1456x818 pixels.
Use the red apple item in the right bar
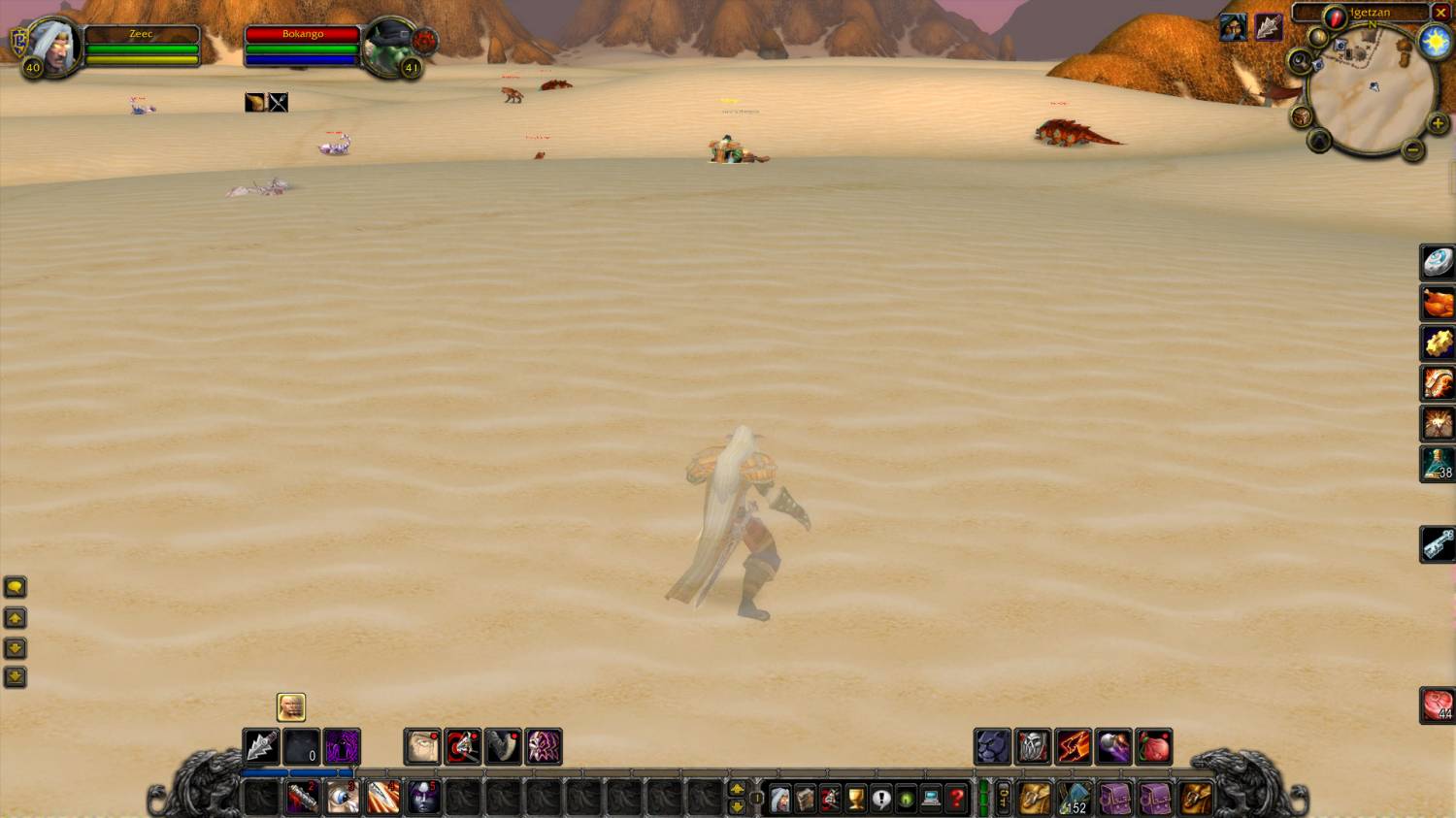tap(1154, 747)
